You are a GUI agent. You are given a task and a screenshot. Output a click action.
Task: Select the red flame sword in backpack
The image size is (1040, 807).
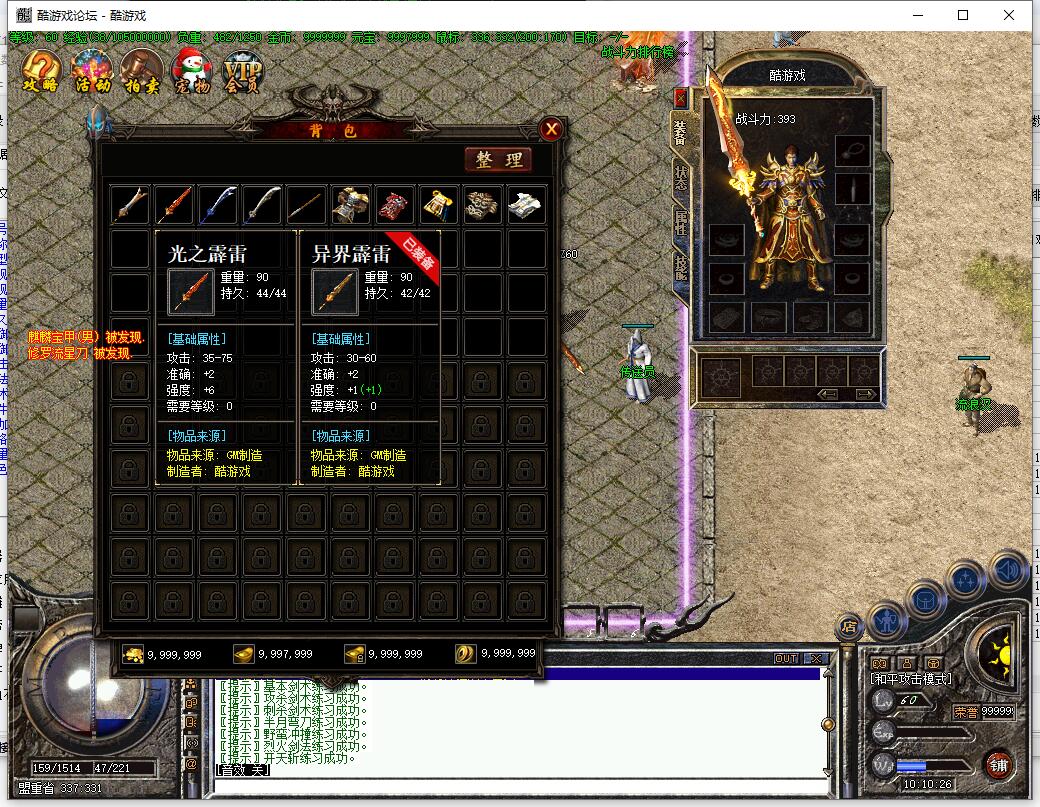tap(174, 205)
